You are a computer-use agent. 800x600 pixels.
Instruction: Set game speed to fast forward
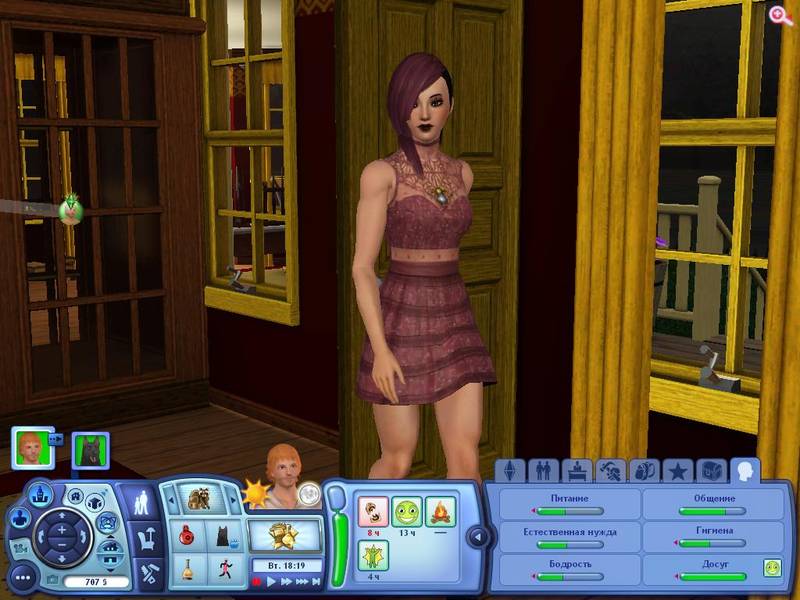pos(287,581)
